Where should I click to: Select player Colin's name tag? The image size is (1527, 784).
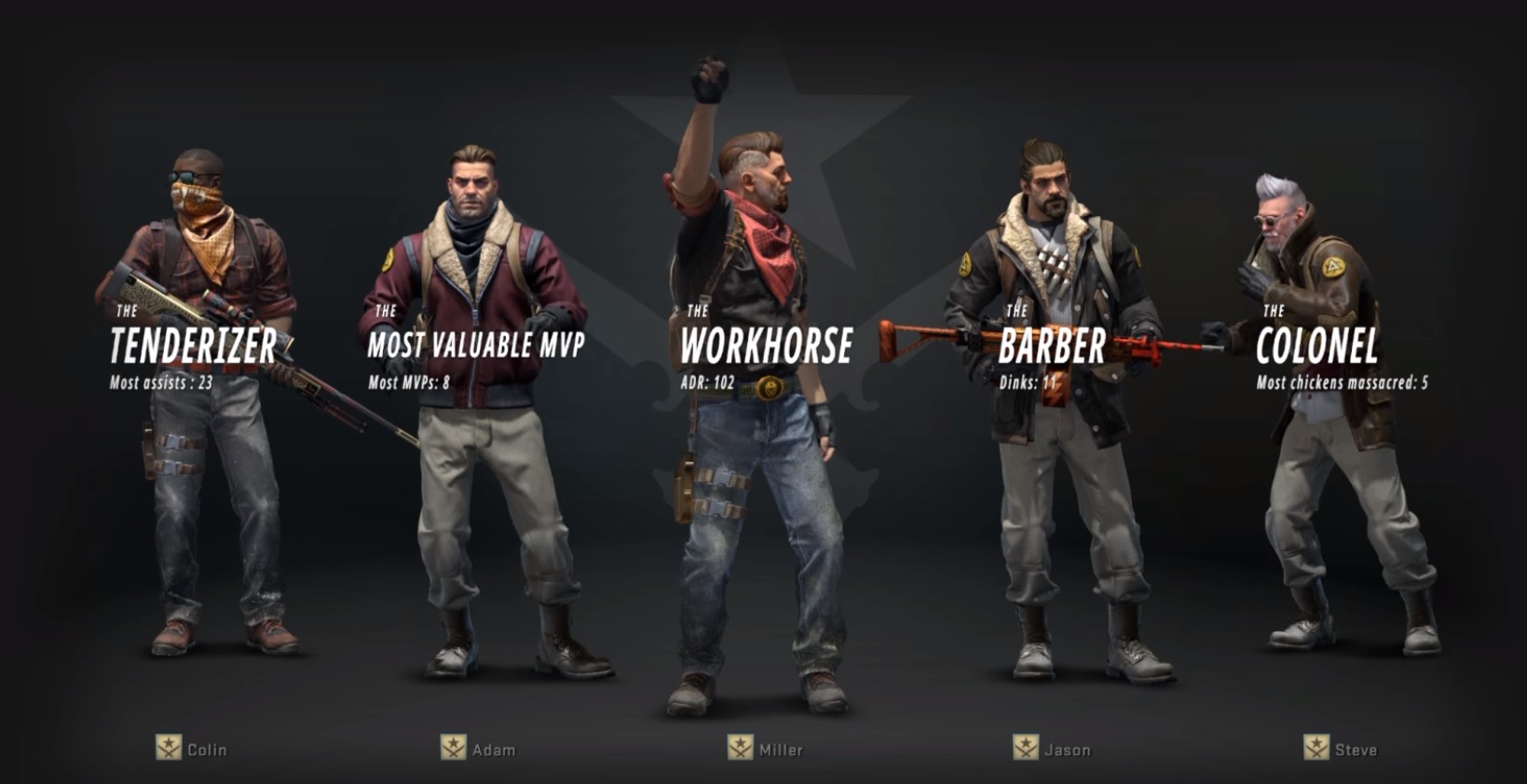pos(206,750)
